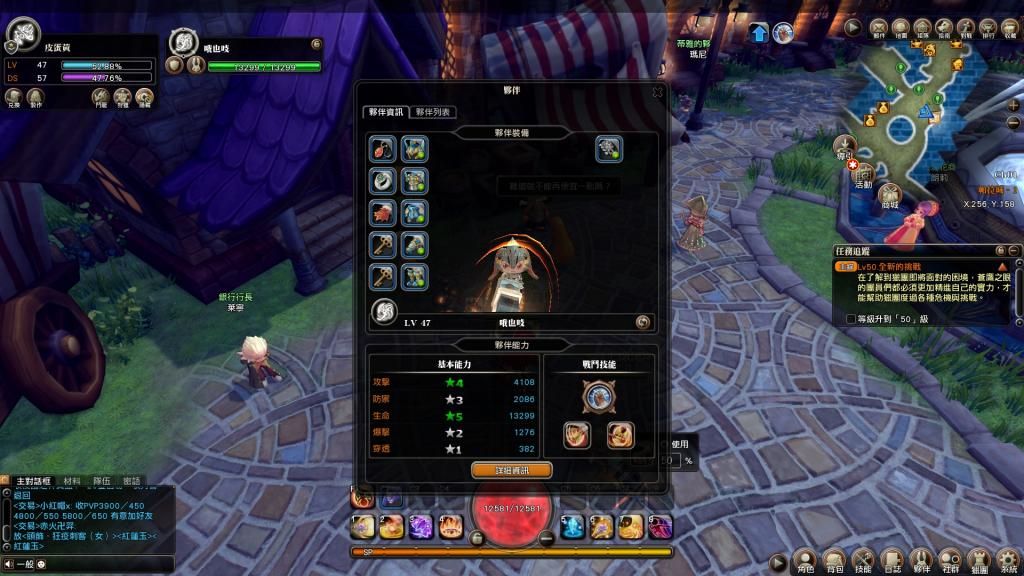
Task: Select the red necklace equipment slot
Action: [382, 149]
